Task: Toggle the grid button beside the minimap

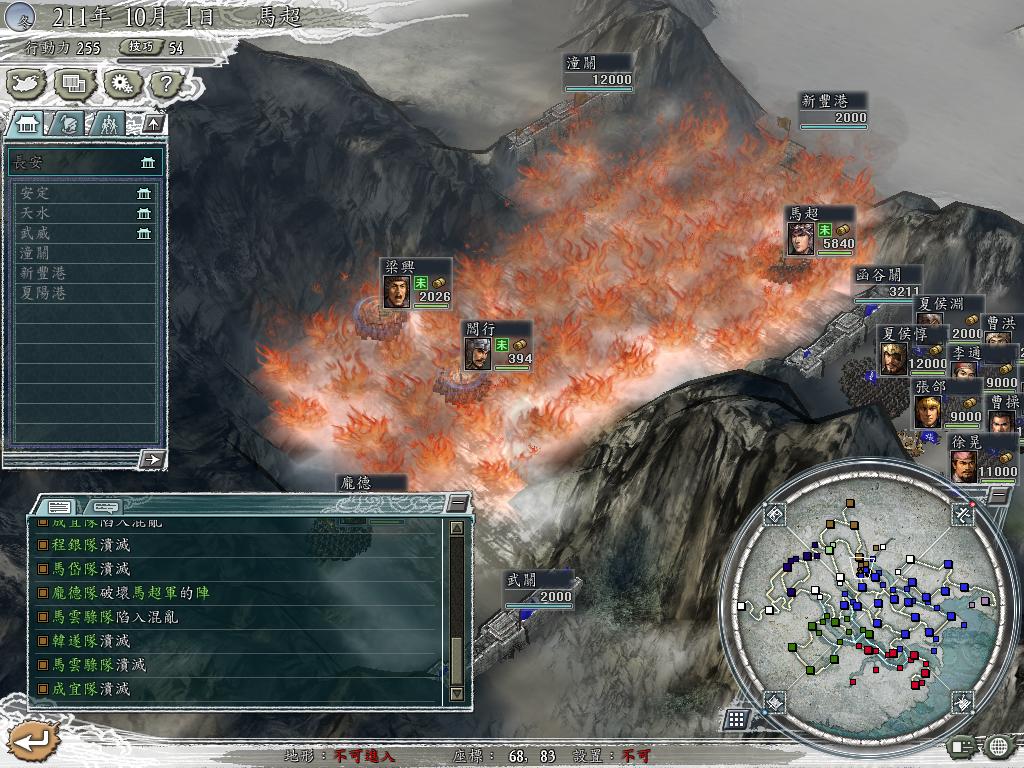Action: point(735,719)
